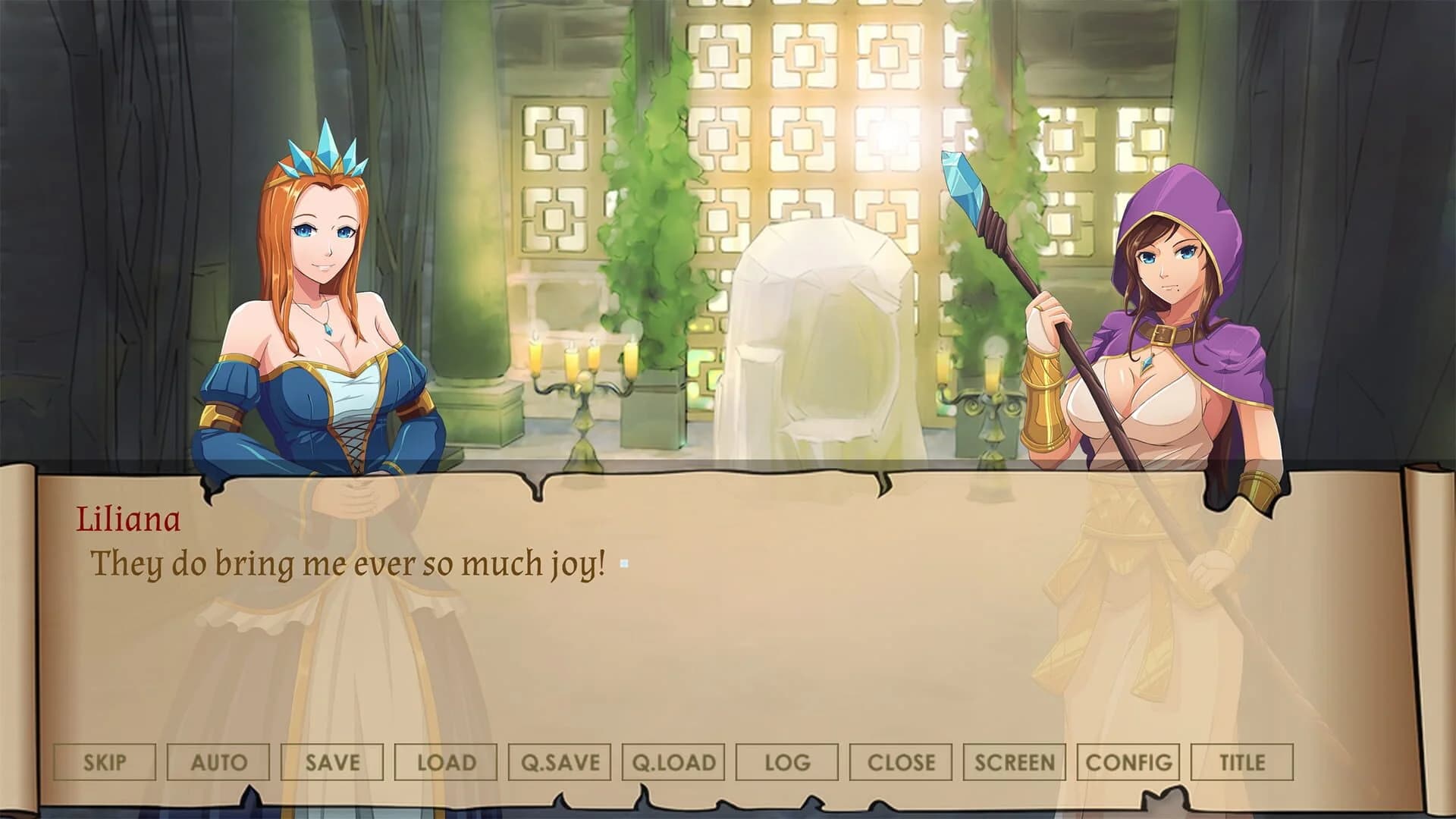Open the SAVE screen
This screenshot has height=819, width=1456.
point(331,761)
